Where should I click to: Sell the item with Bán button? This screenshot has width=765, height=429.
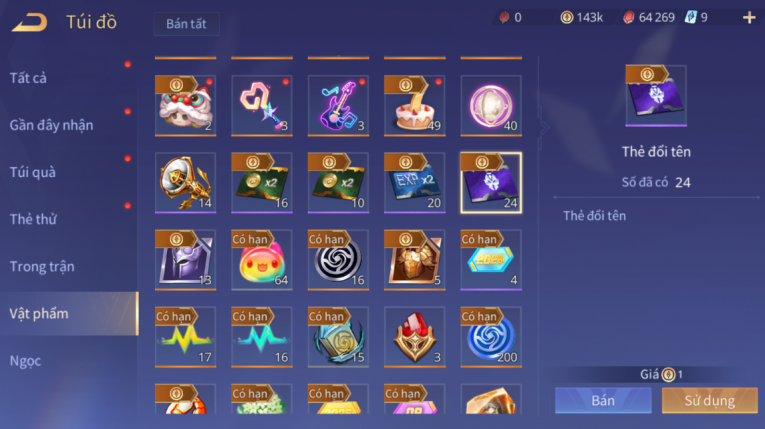[603, 400]
